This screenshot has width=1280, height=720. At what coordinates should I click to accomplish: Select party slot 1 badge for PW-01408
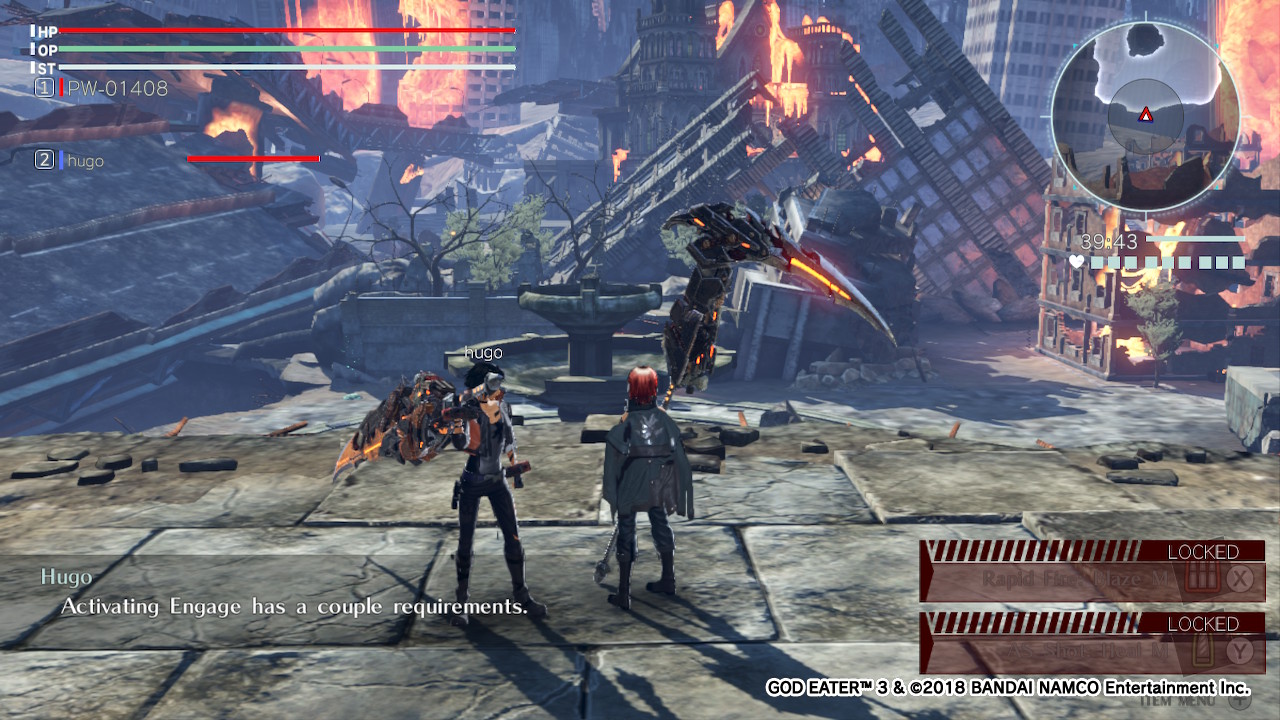[x=45, y=88]
